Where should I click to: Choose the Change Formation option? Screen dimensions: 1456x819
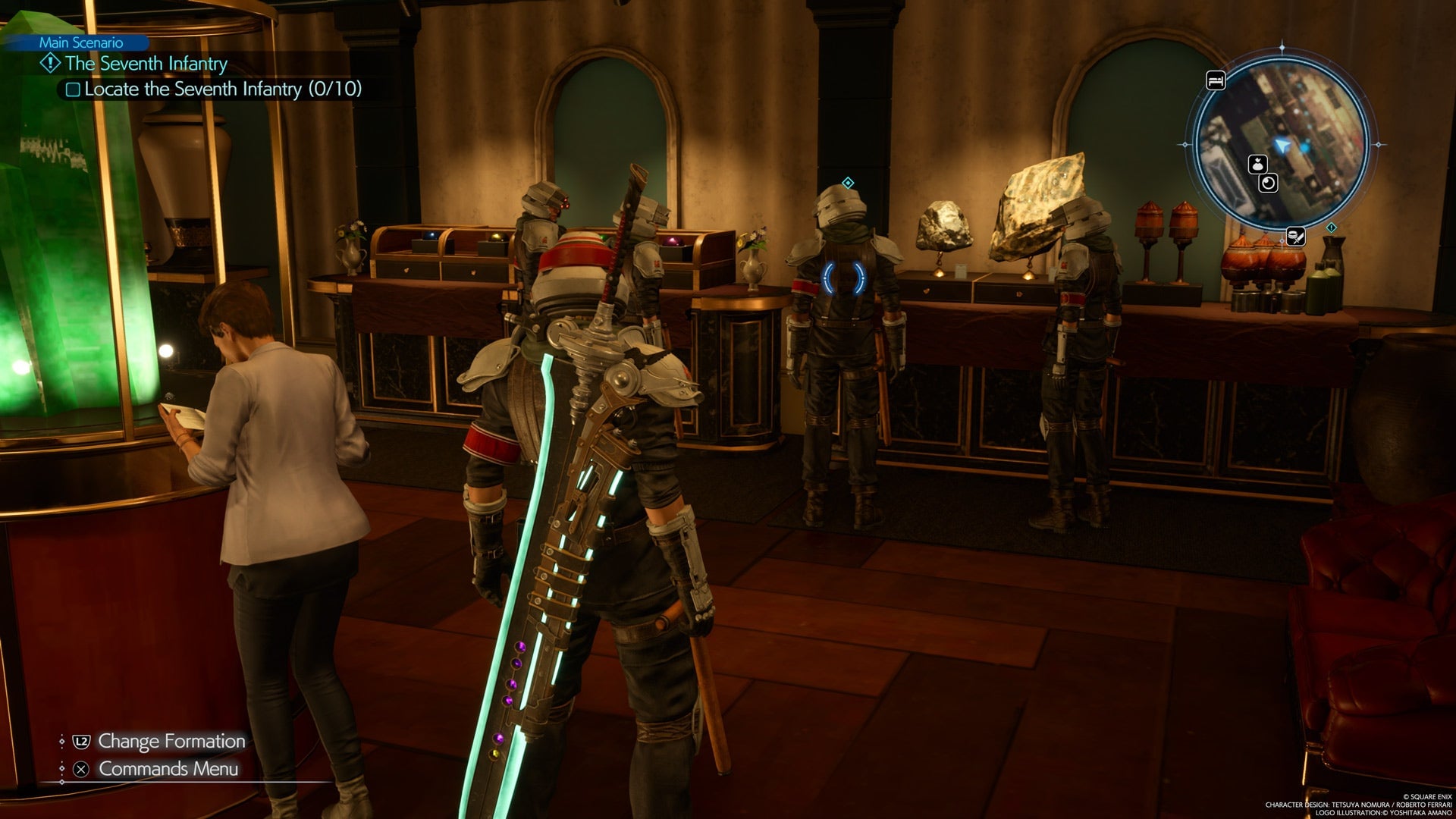click(171, 741)
